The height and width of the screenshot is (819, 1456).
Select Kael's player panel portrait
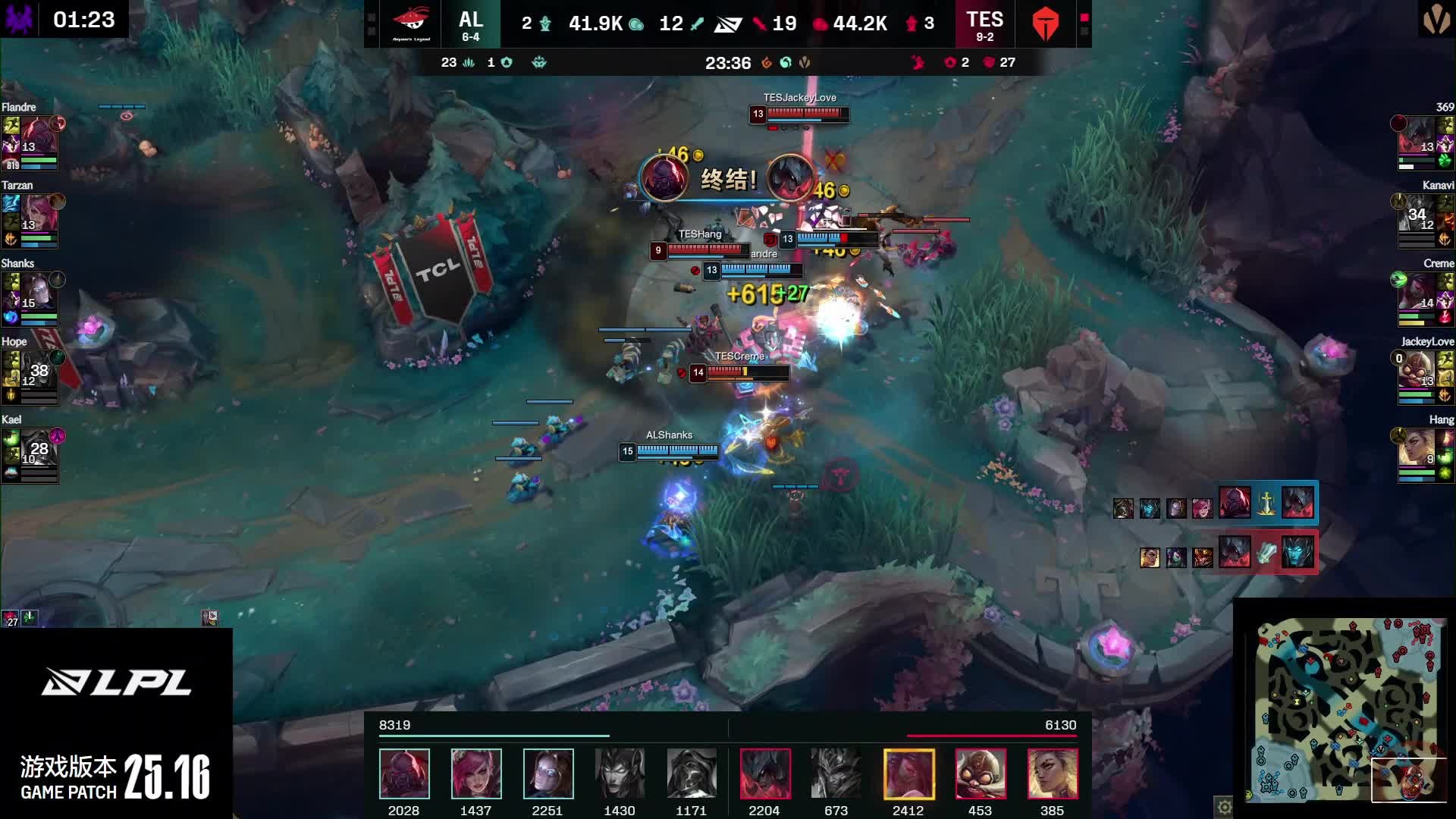(x=38, y=449)
